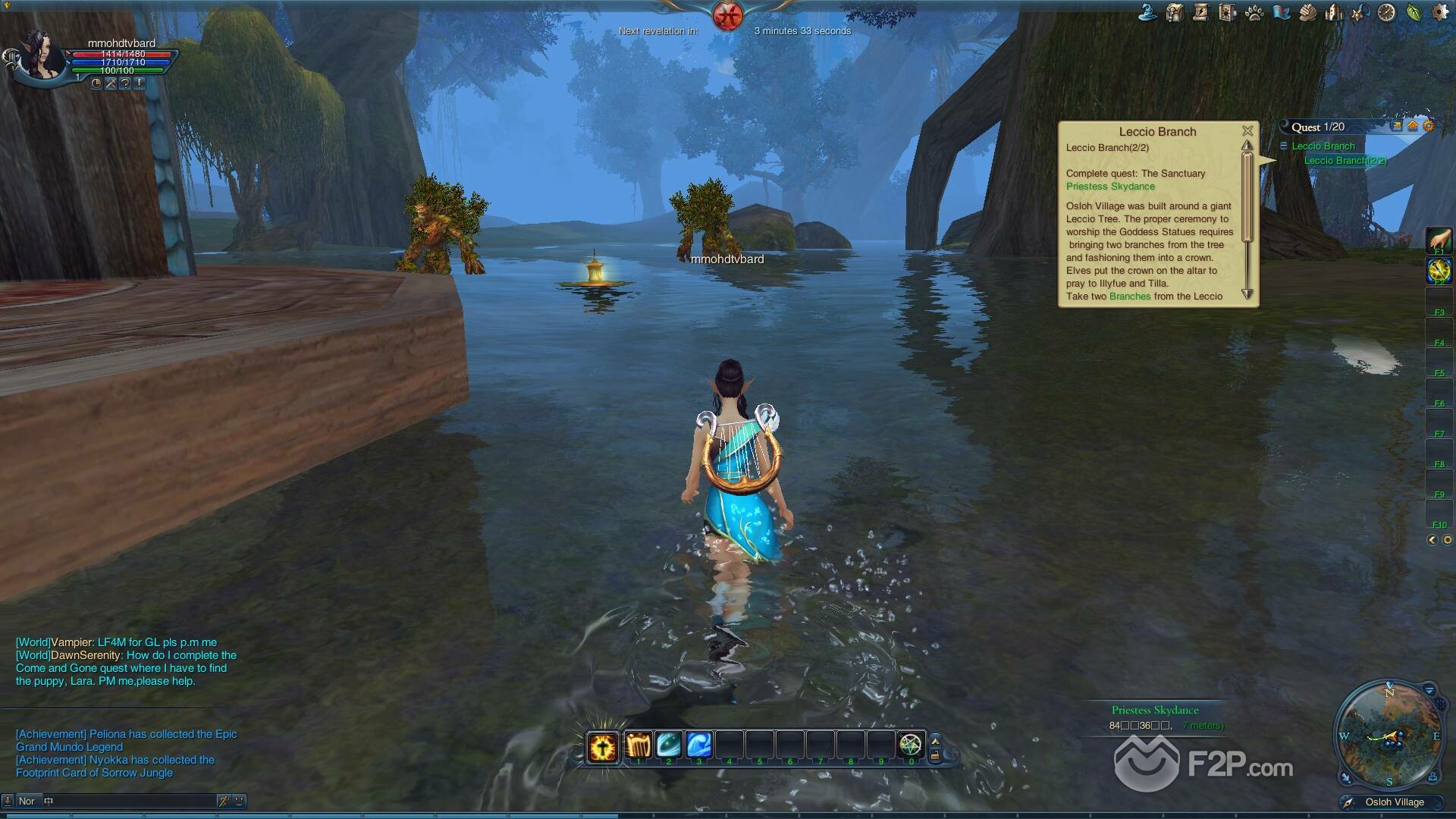1456x819 pixels.
Task: Click the circular minimap
Action: coord(1389,735)
